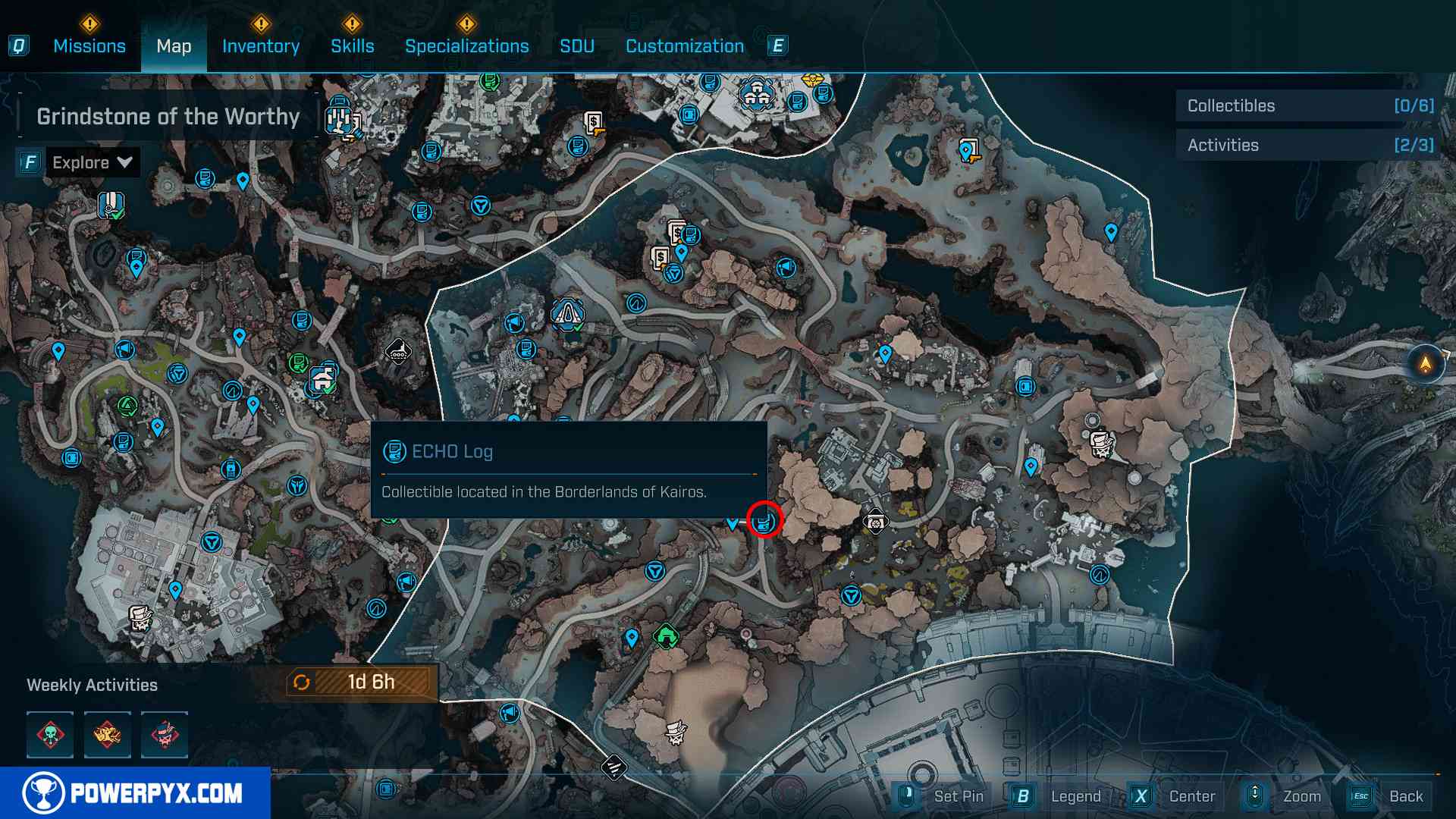
Task: Click the Set Pin option
Action: coord(958,796)
